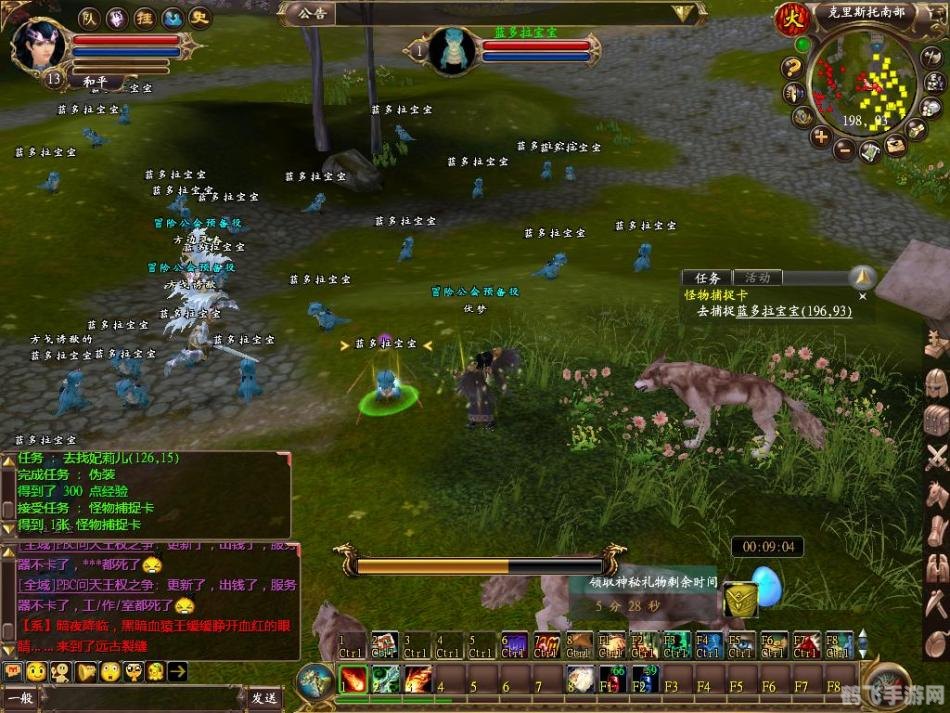The image size is (950, 713).
Task: Click the 挂 auto-play button
Action: (145, 18)
